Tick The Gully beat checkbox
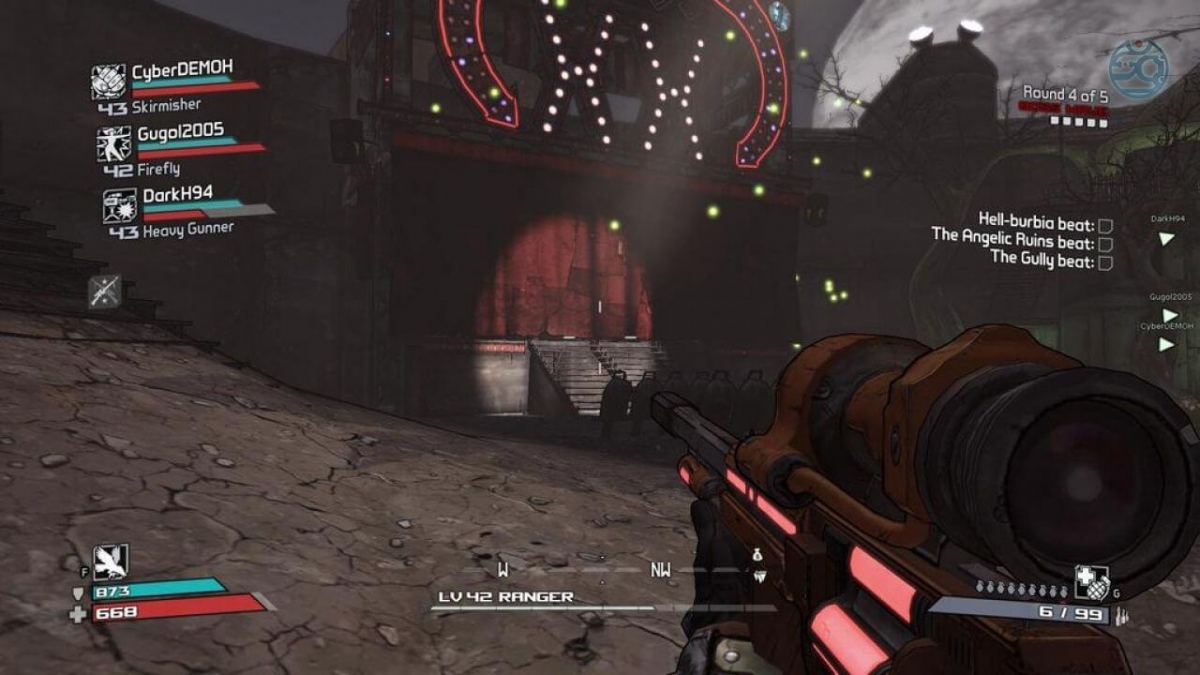The width and height of the screenshot is (1200, 675). point(1105,262)
